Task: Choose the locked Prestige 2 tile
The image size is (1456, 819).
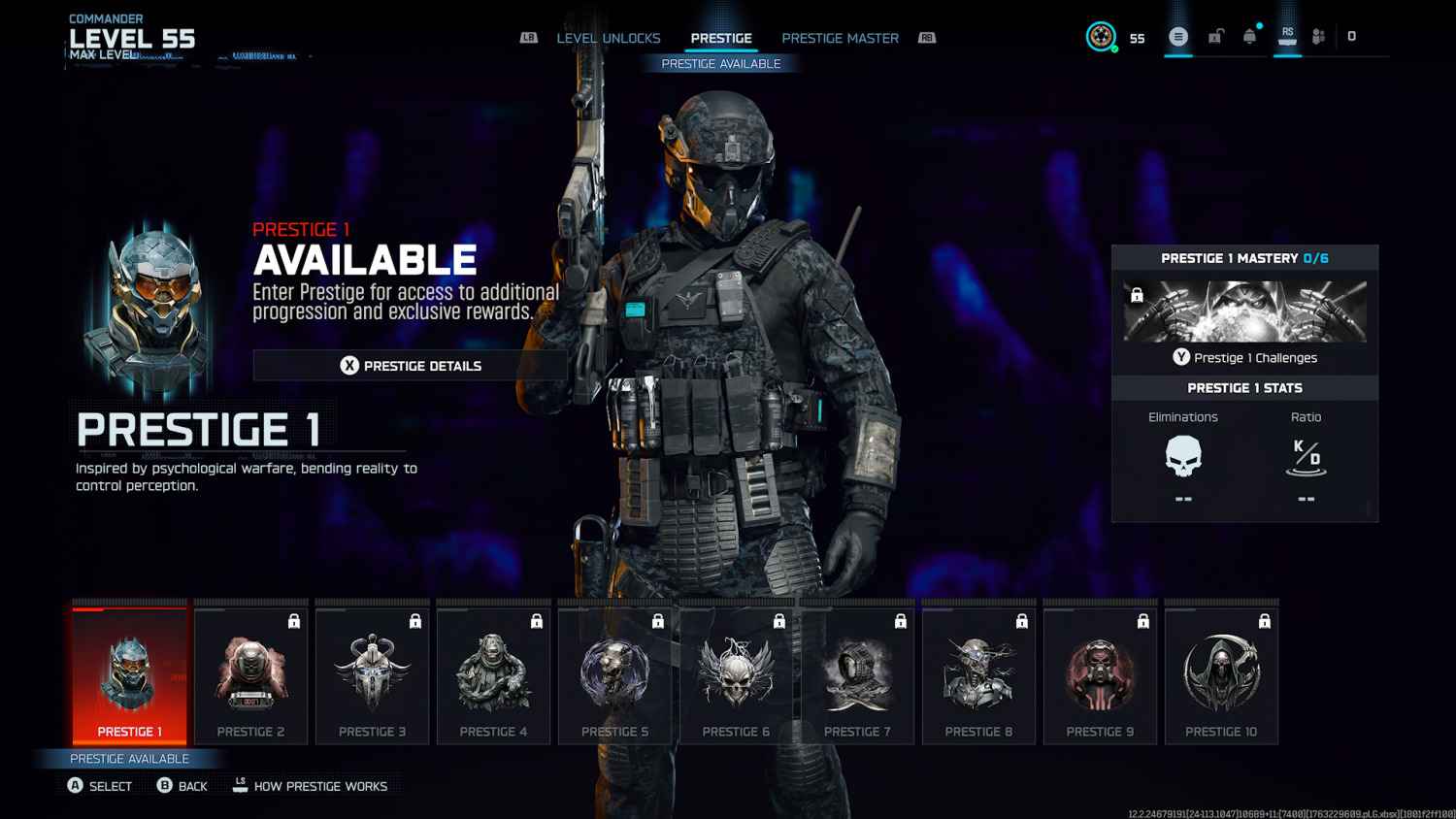Action: click(x=250, y=676)
